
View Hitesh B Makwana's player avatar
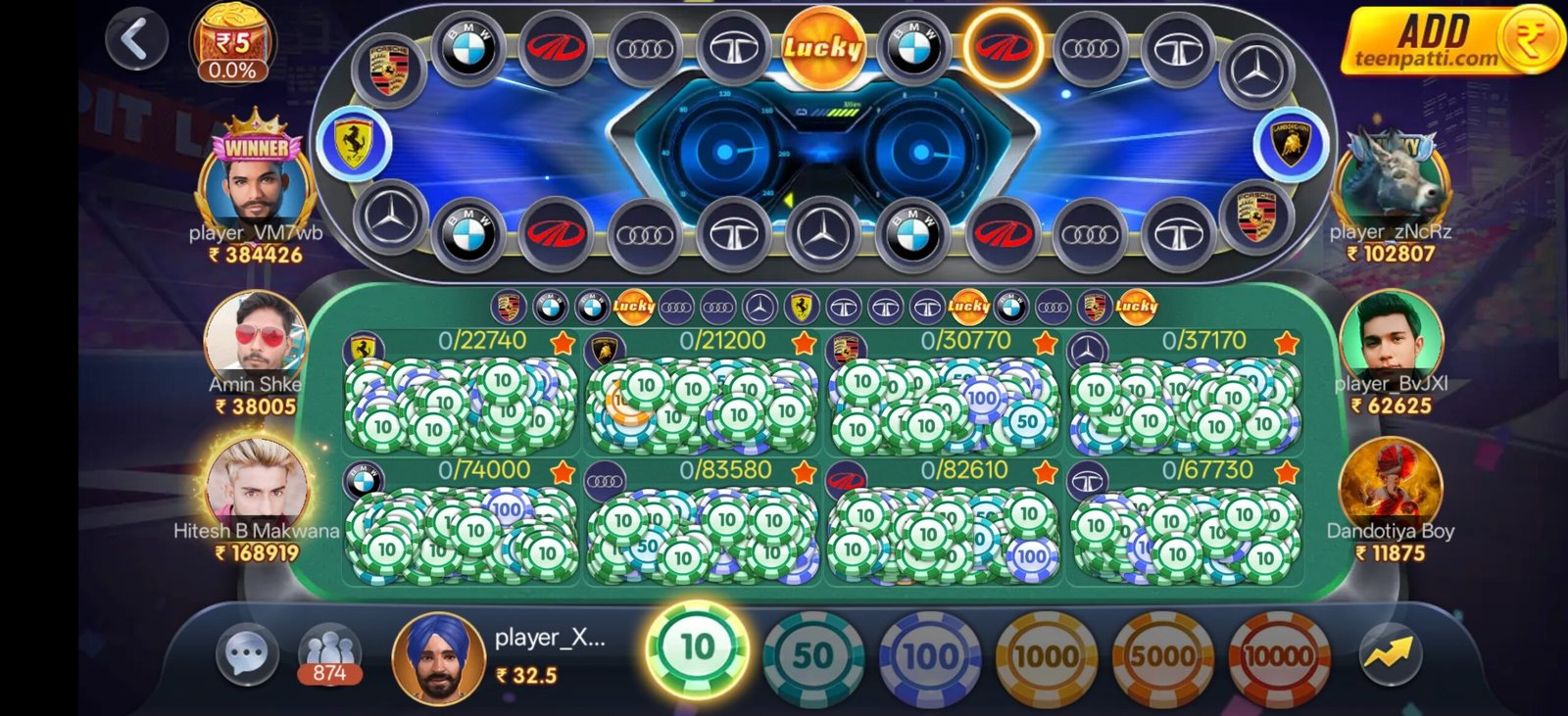257,482
